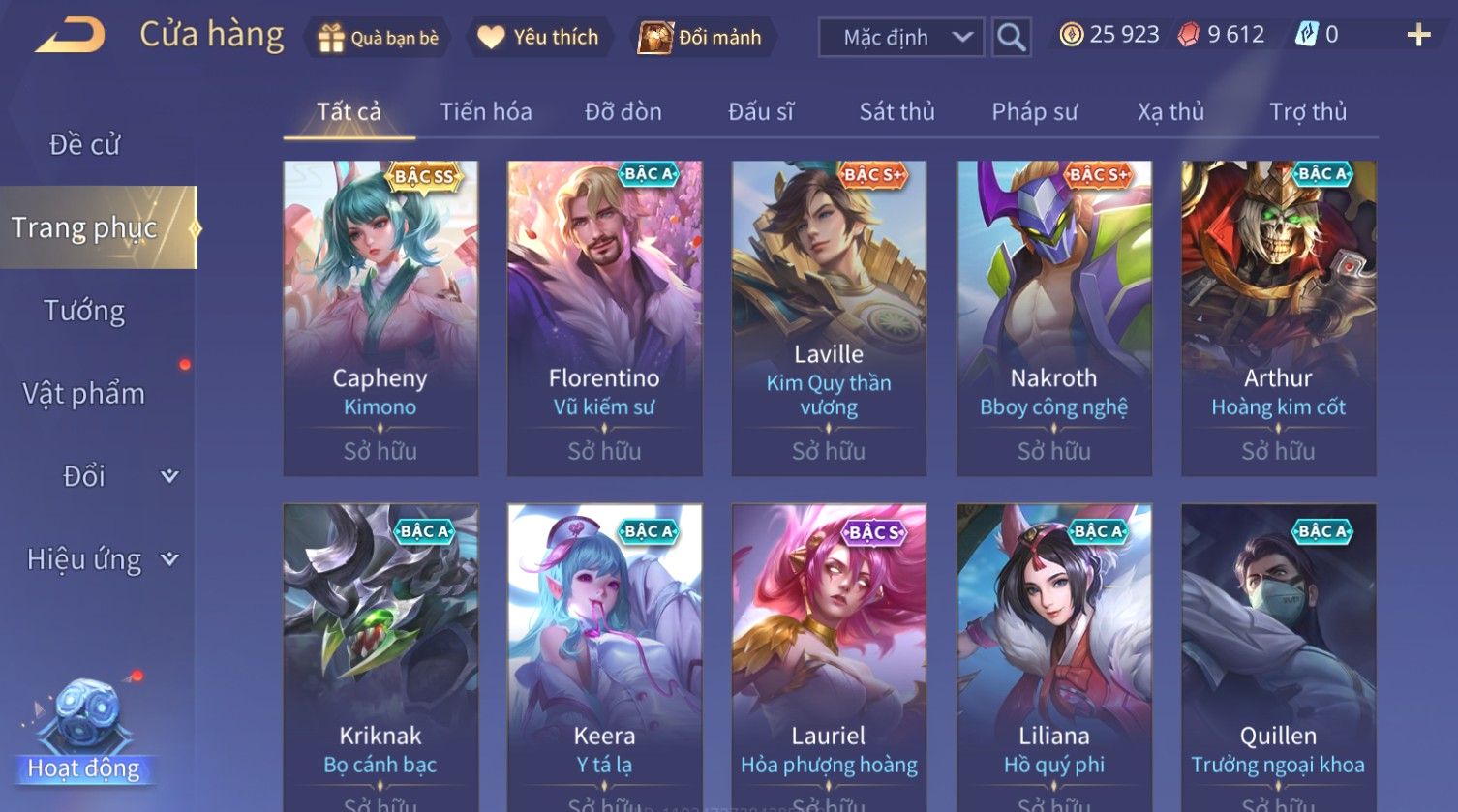Open Quà bạn bè gift section
Screen dimensions: 1458x812
[x=379, y=38]
